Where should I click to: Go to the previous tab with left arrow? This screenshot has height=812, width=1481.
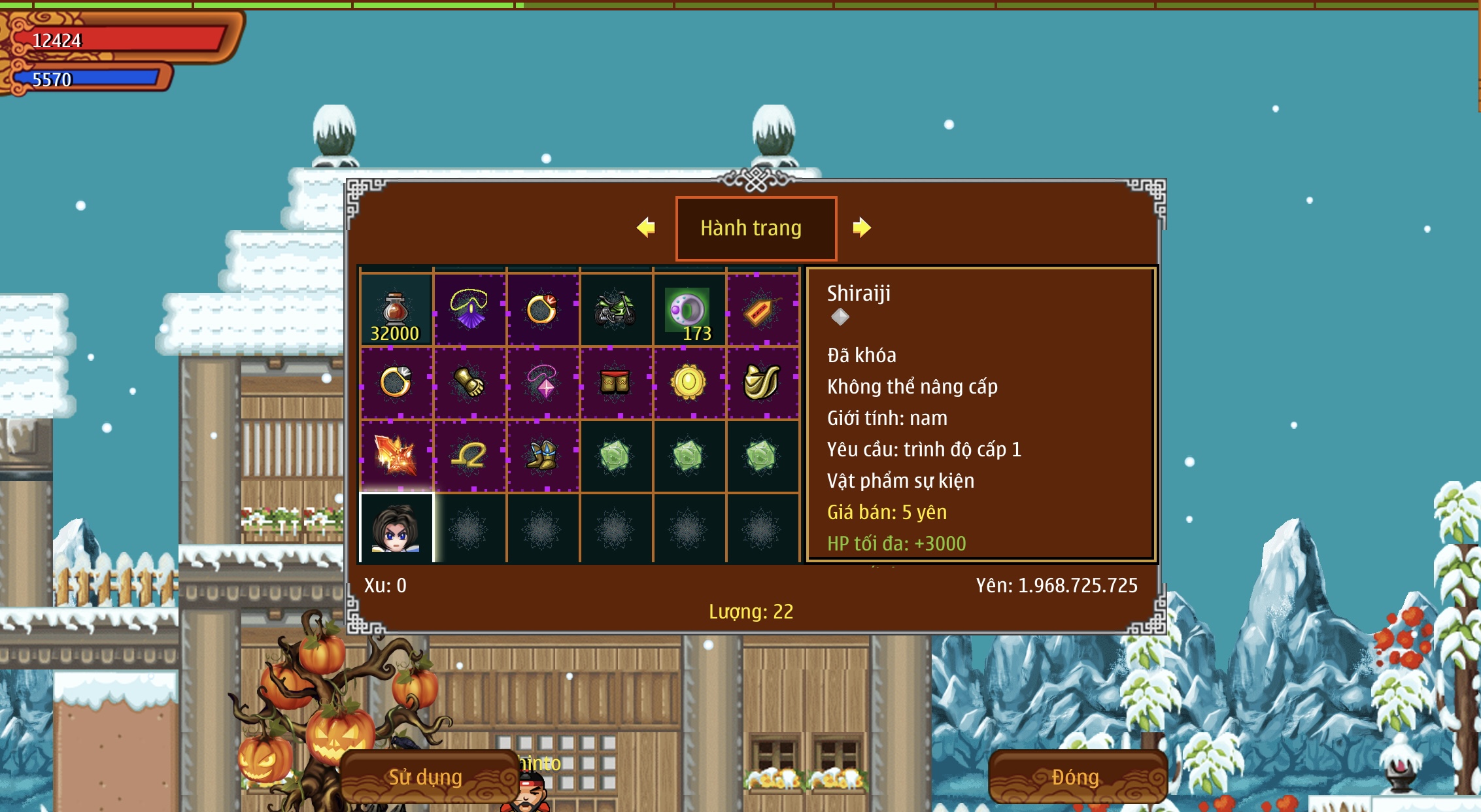pos(646,228)
